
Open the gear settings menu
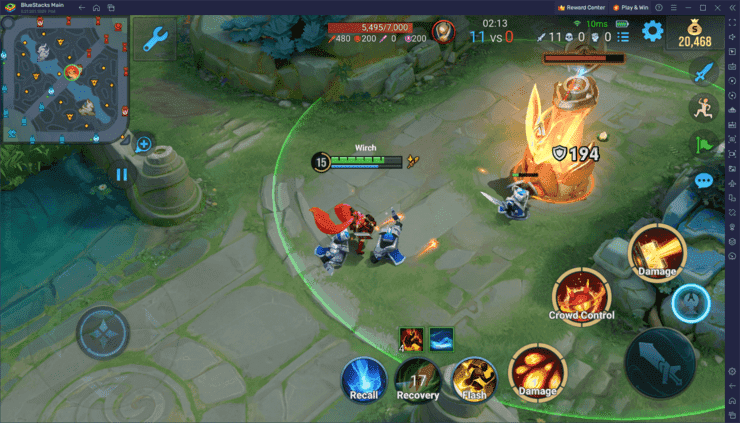click(653, 31)
